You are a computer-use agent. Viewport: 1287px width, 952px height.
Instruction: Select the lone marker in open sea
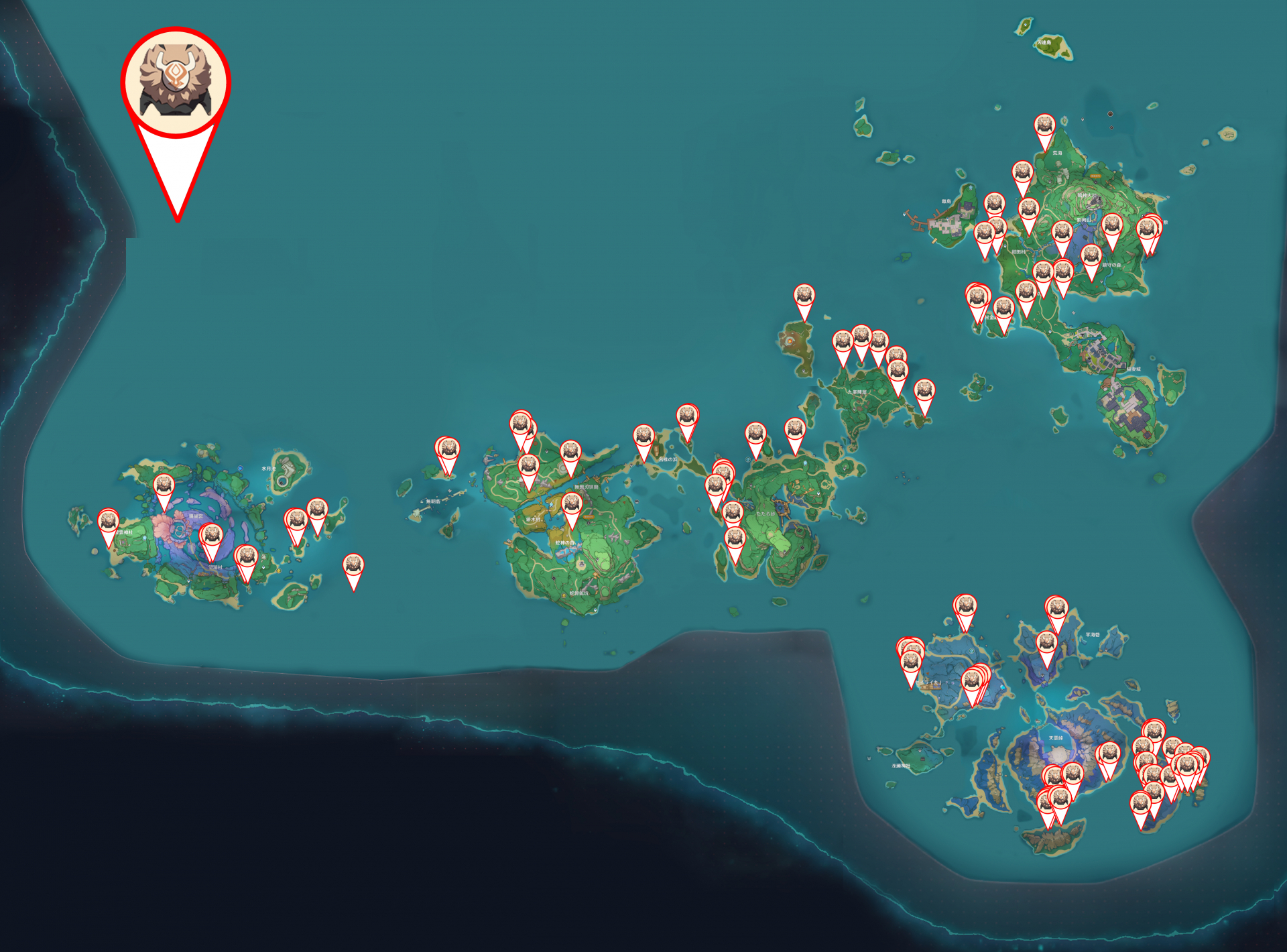[353, 566]
